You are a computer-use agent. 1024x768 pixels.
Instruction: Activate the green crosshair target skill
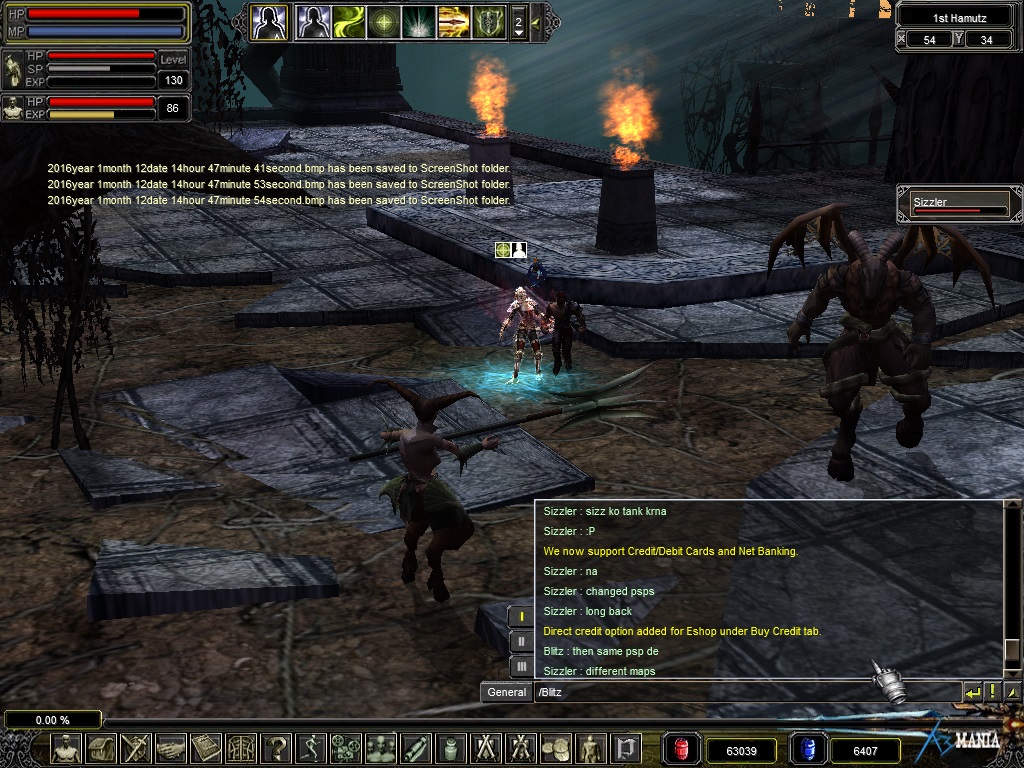[383, 21]
